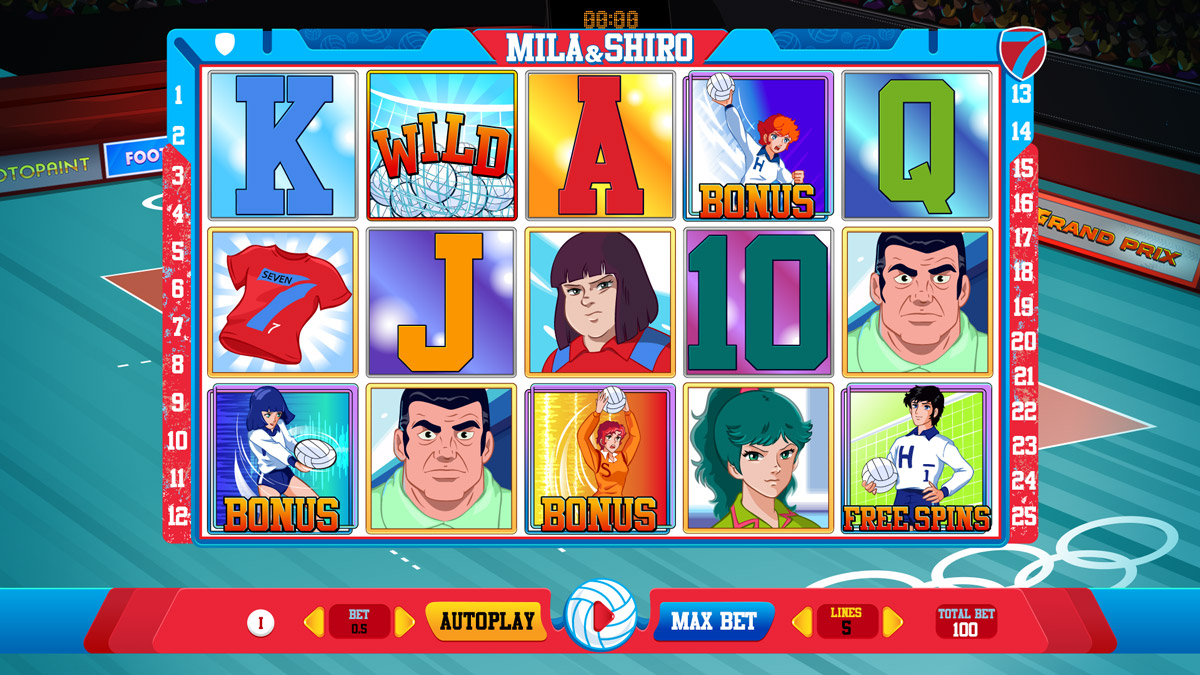Increase the bet amount
This screenshot has width=1200, height=675.
click(405, 622)
